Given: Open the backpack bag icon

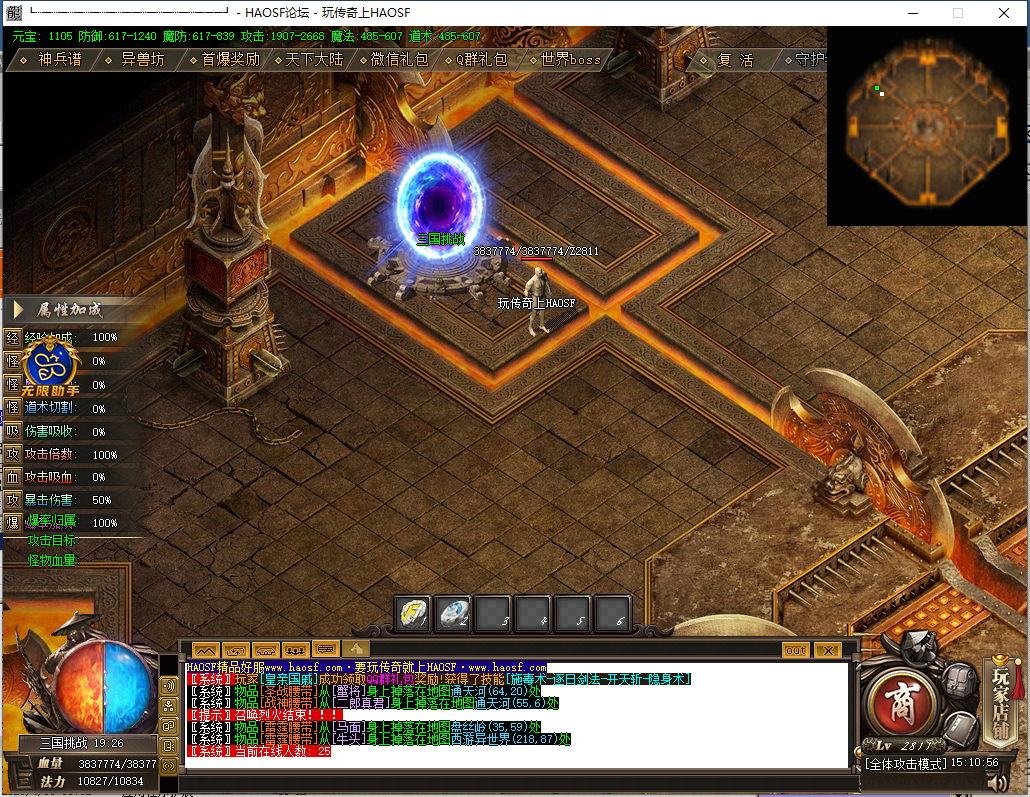Looking at the screenshot, I should [x=959, y=682].
